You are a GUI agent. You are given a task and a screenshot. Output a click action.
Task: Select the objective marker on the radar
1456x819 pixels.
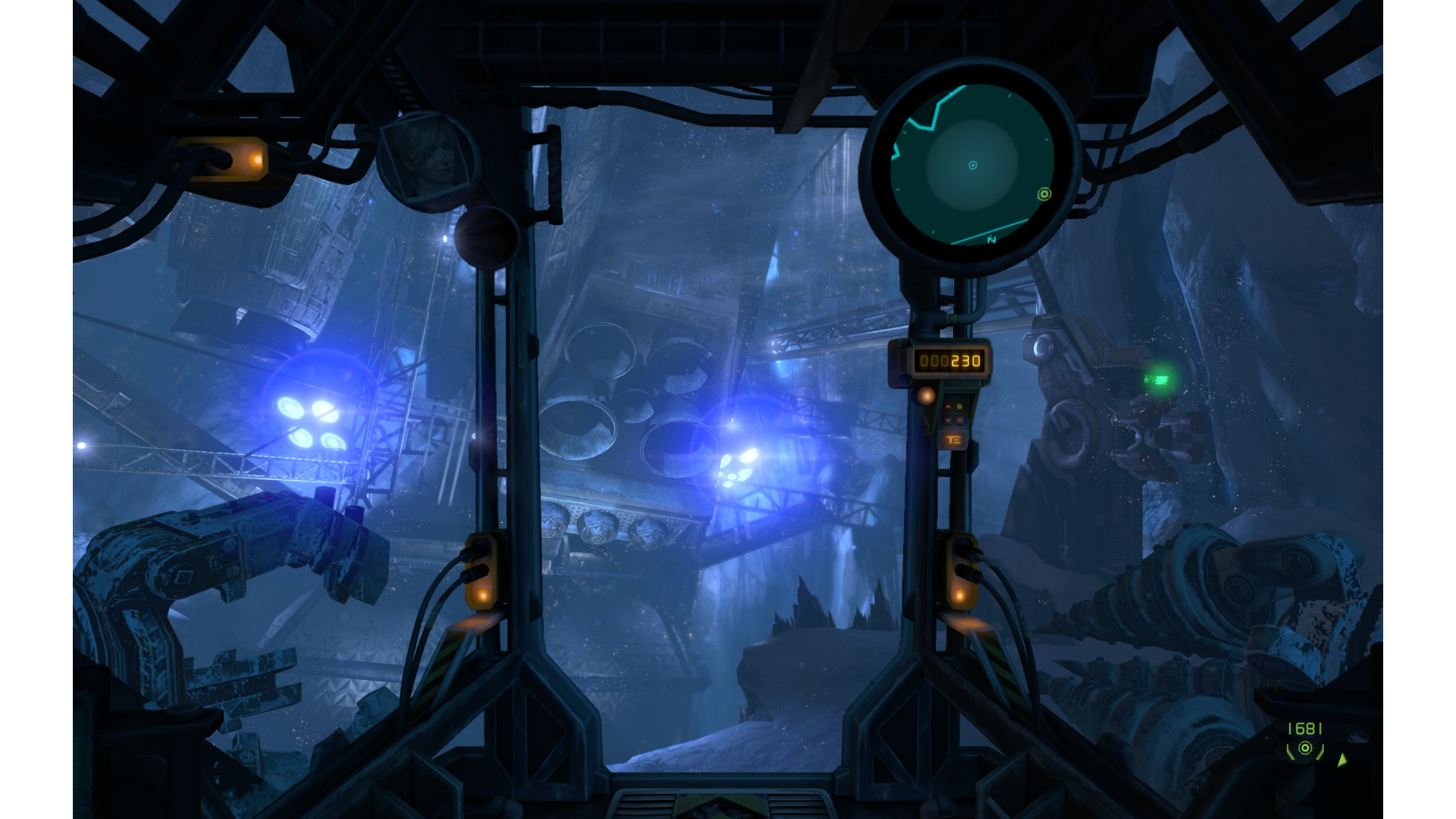(1044, 194)
